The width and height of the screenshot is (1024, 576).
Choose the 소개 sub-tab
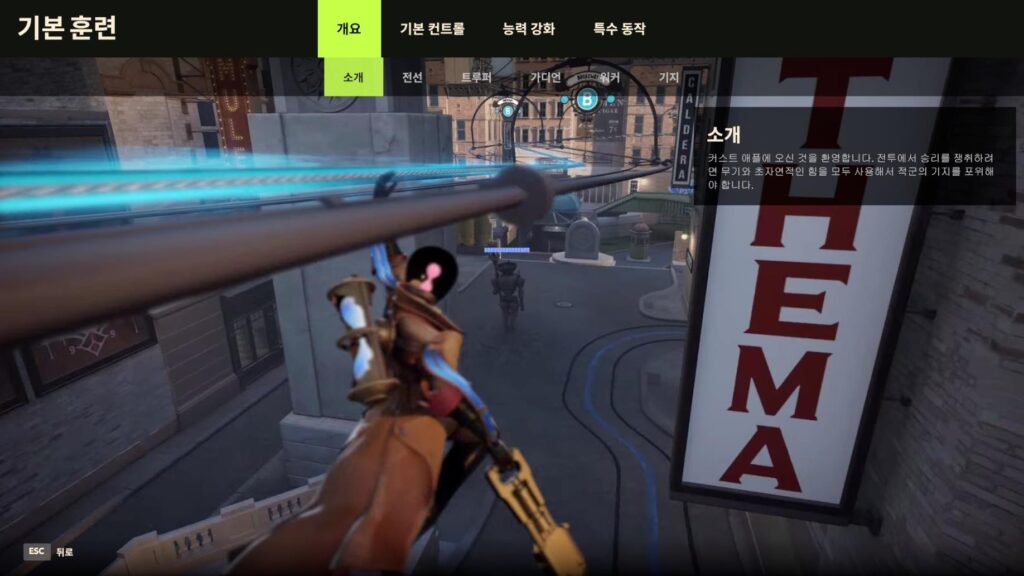353,77
